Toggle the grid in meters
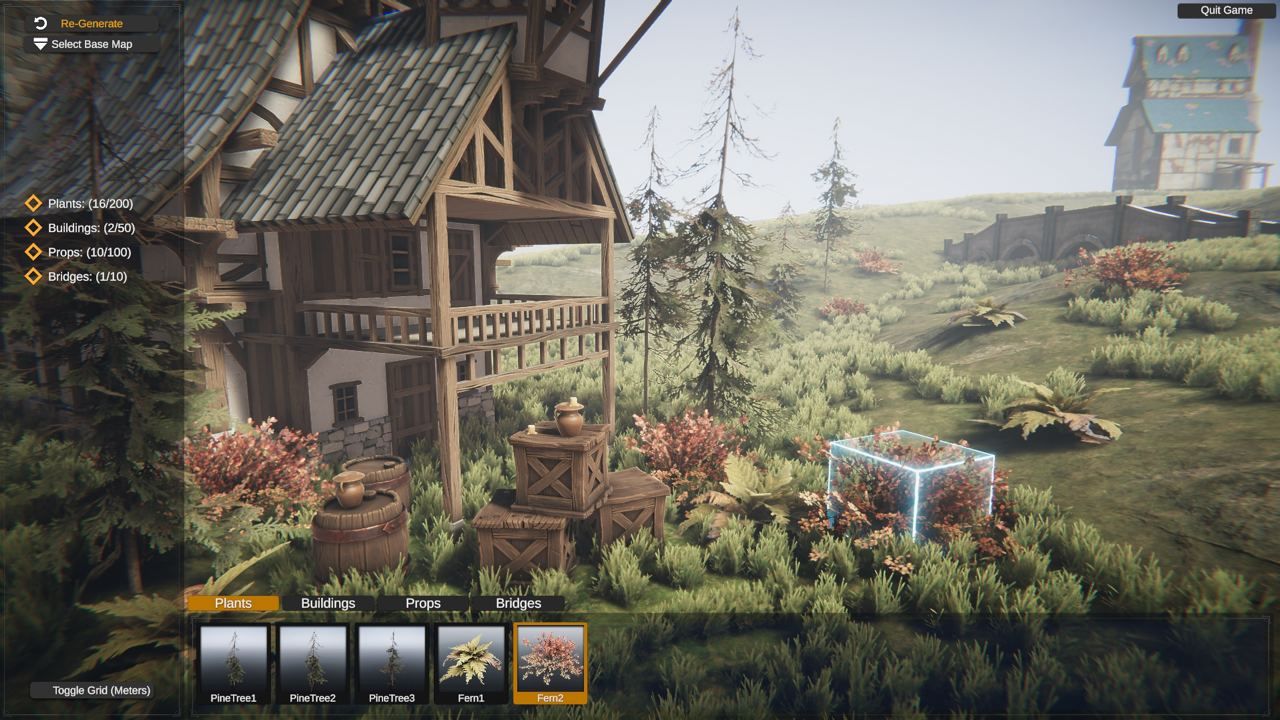This screenshot has width=1280, height=720. [101, 690]
